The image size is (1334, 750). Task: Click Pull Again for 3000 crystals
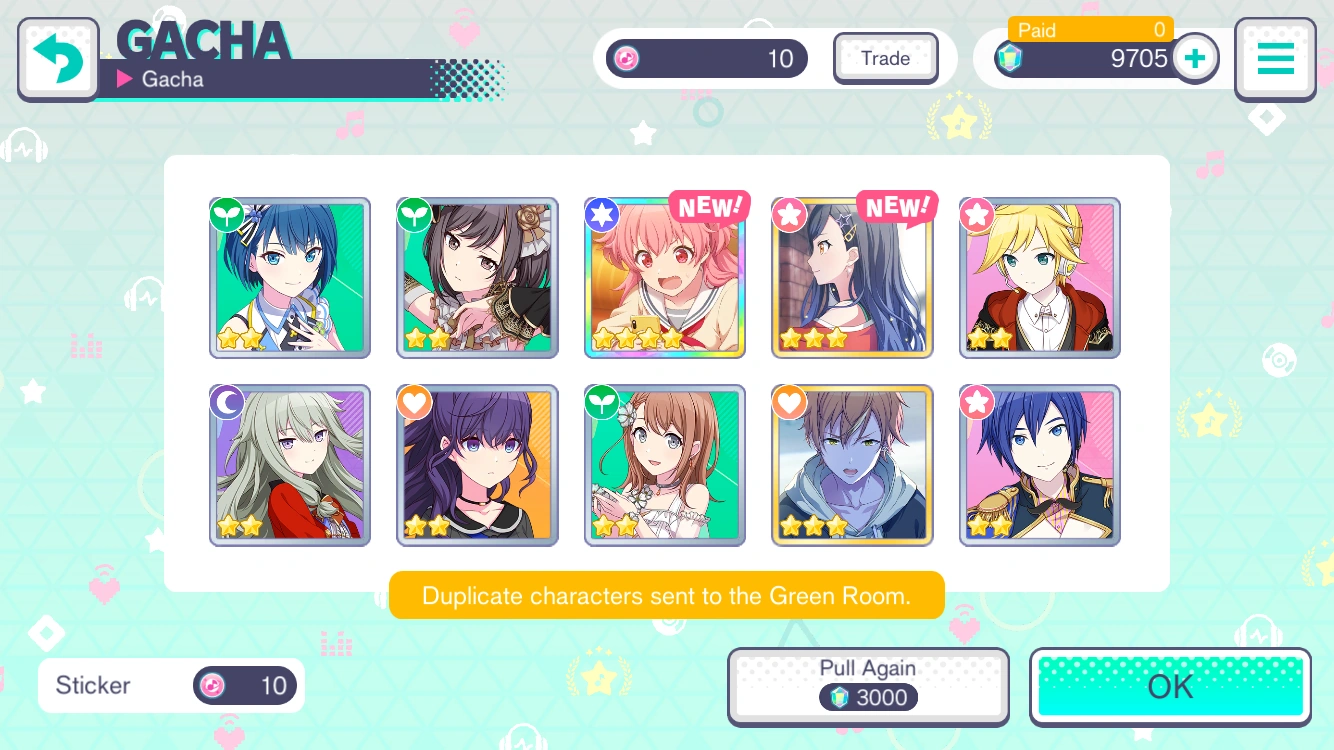[868, 685]
